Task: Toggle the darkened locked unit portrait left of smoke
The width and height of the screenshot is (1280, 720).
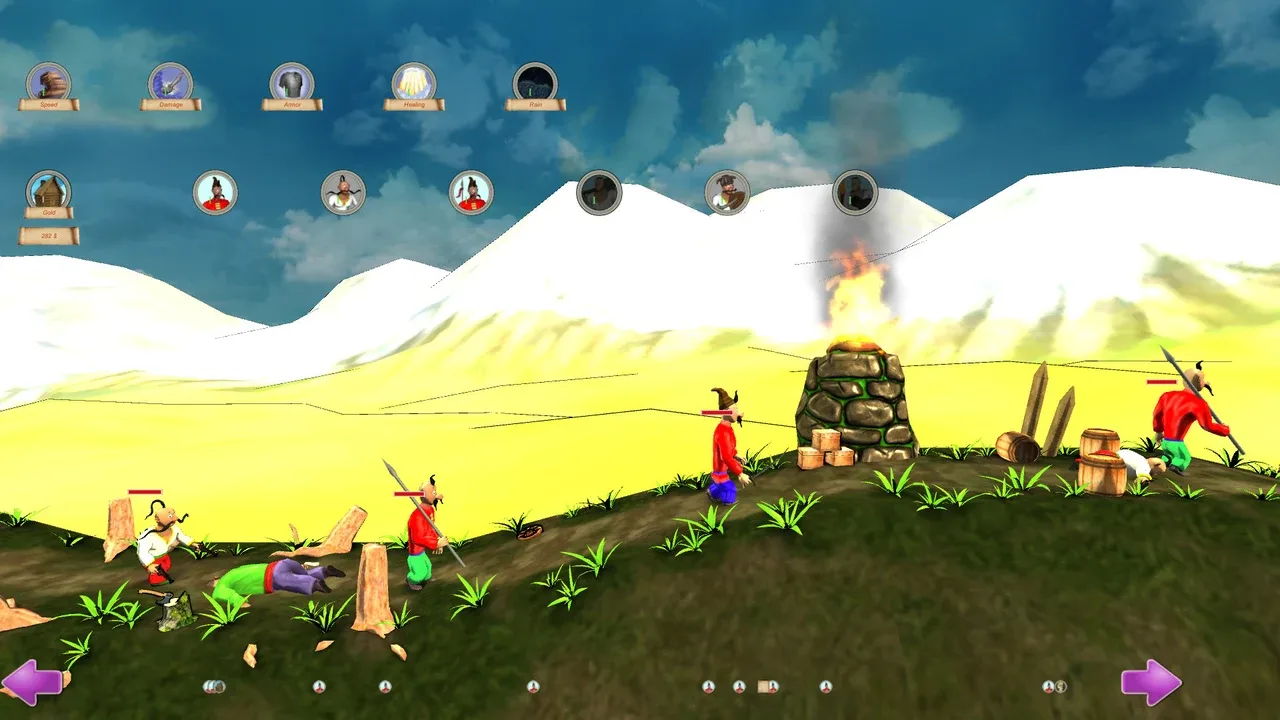Action: [728, 192]
